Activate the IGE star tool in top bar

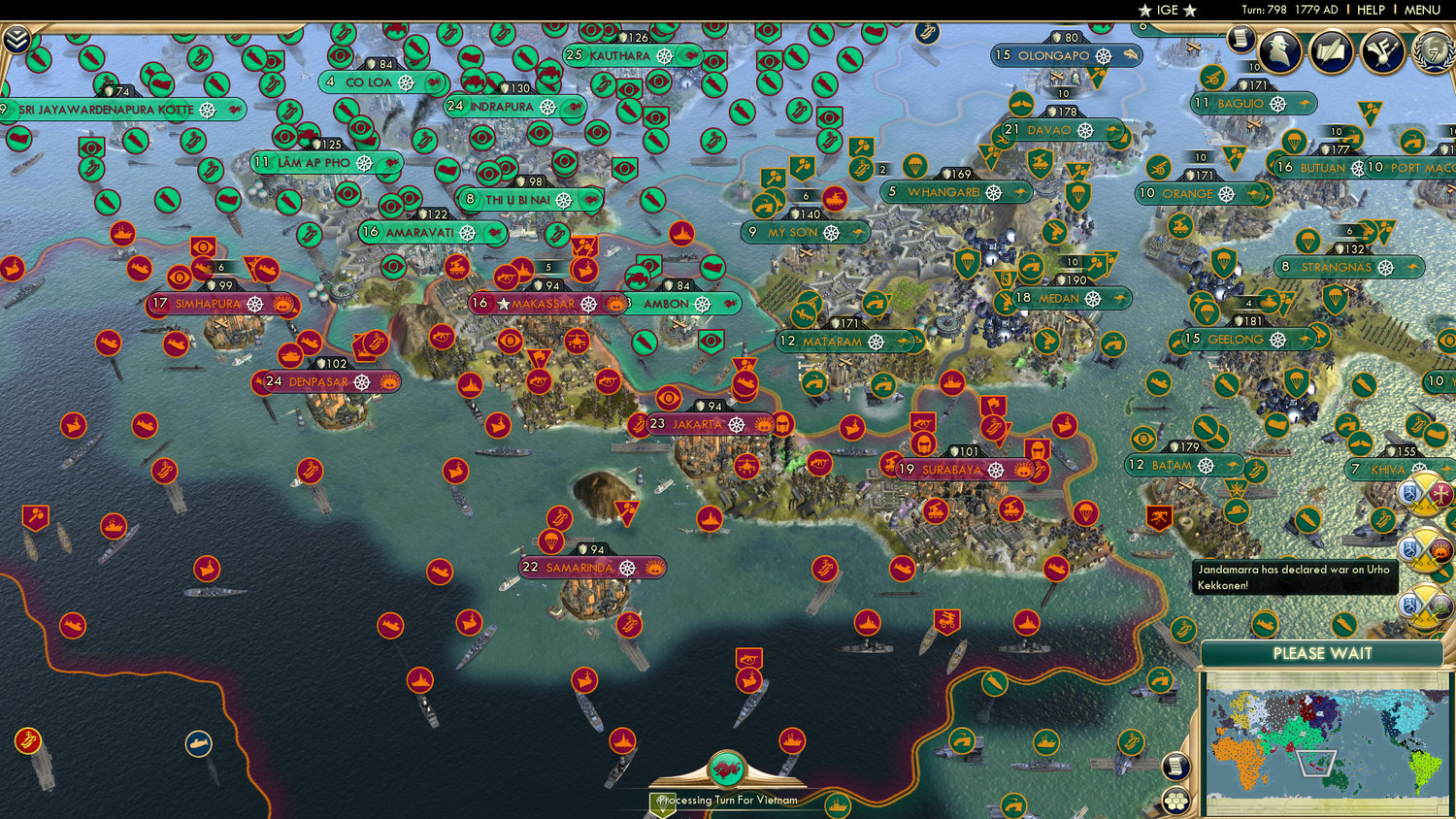coord(1164,10)
